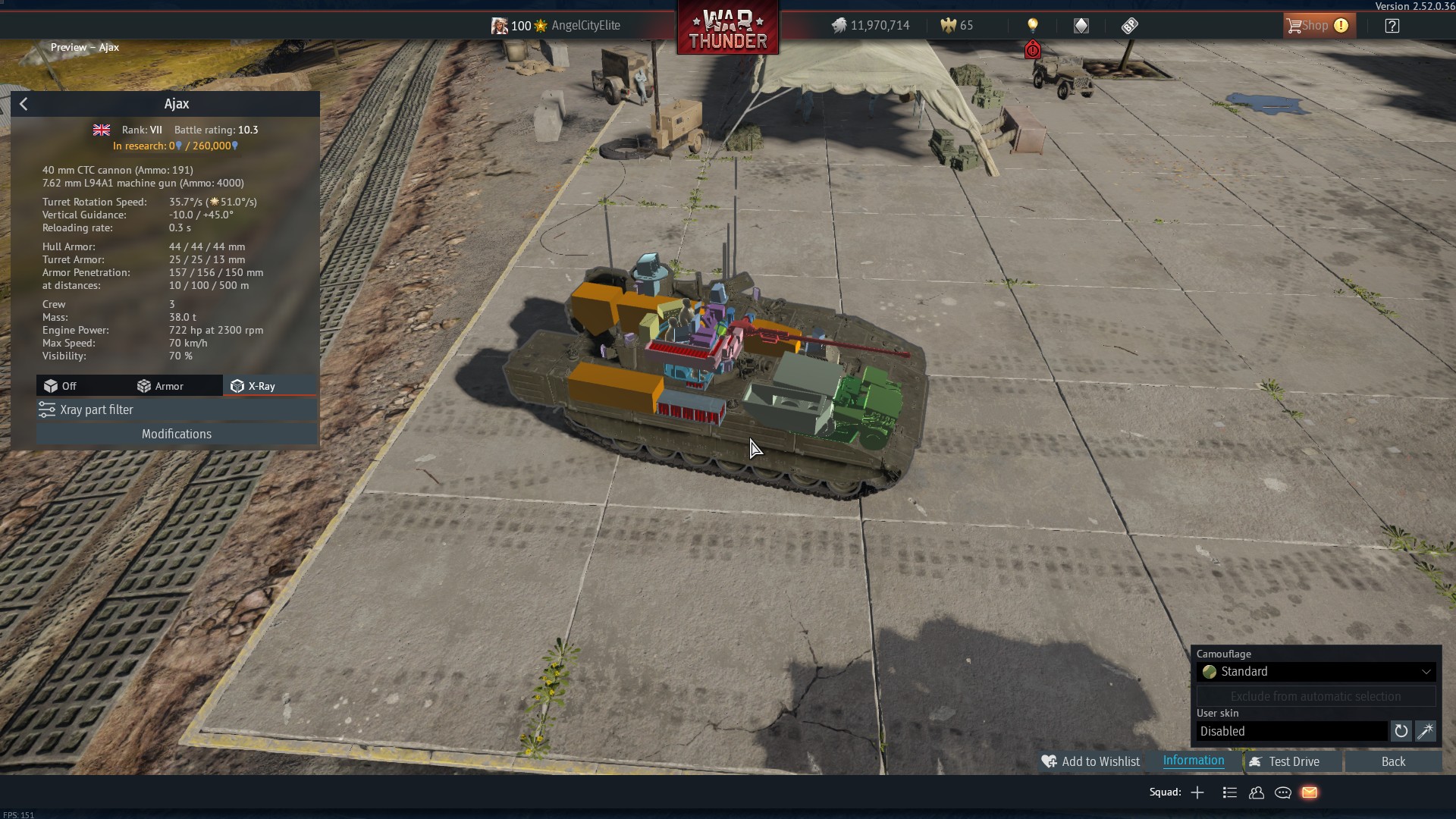Go back using the arrow beside Ajax

pos(24,104)
